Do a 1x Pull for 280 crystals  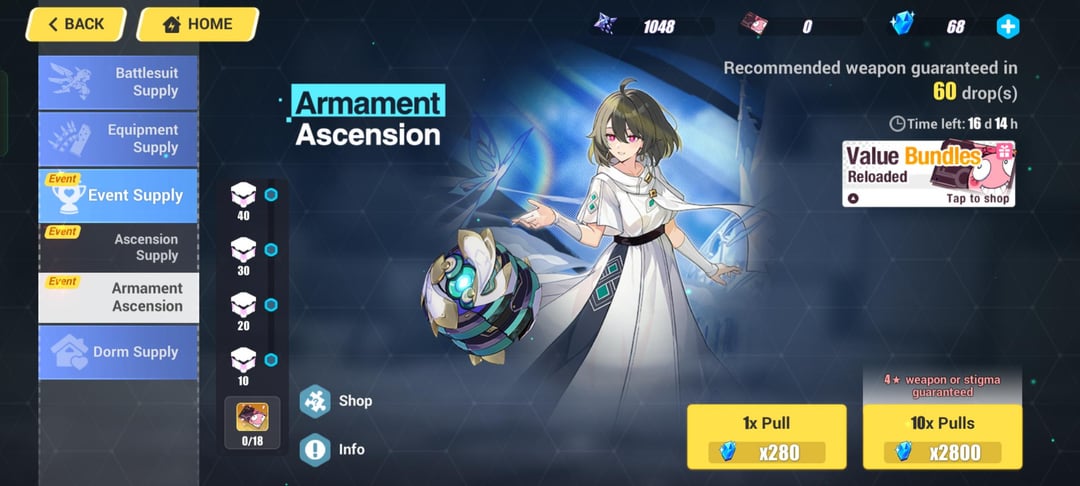pos(767,437)
